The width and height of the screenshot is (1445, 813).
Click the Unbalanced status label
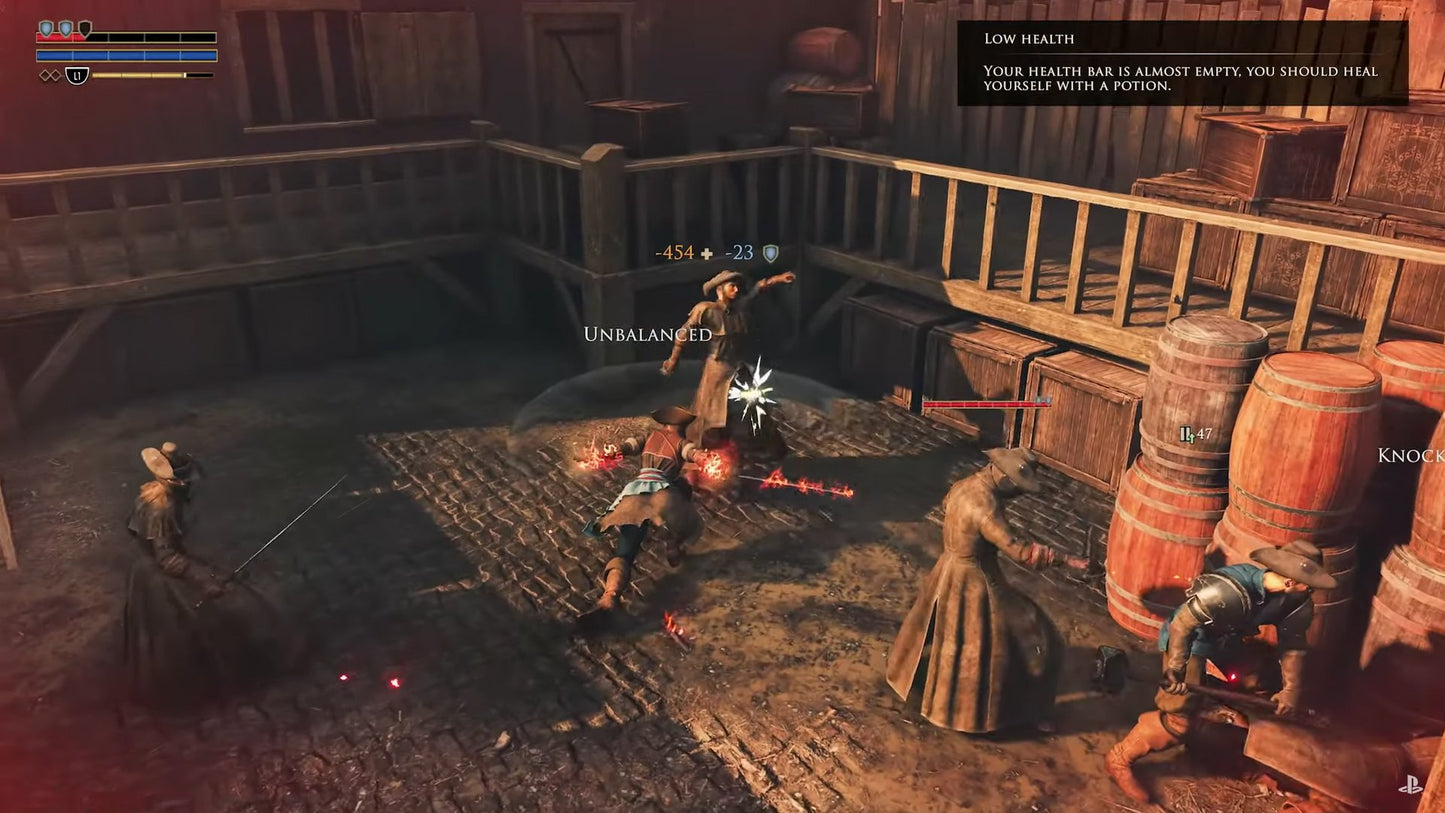click(649, 335)
